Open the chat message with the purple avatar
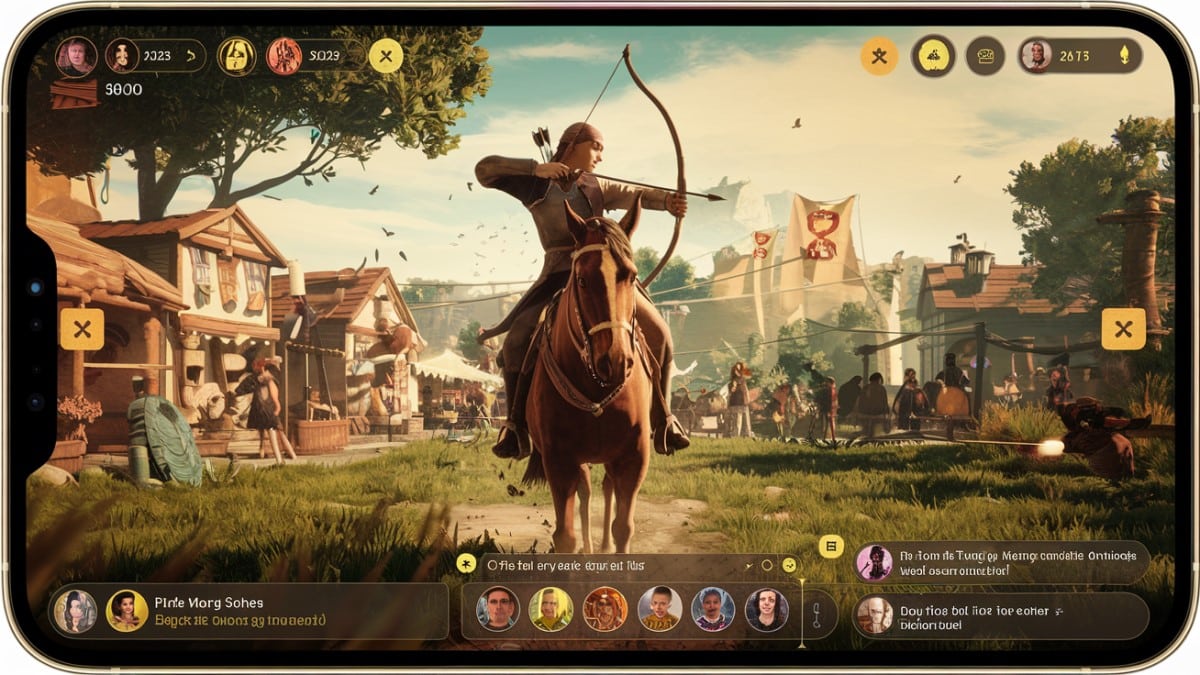 coord(1001,563)
